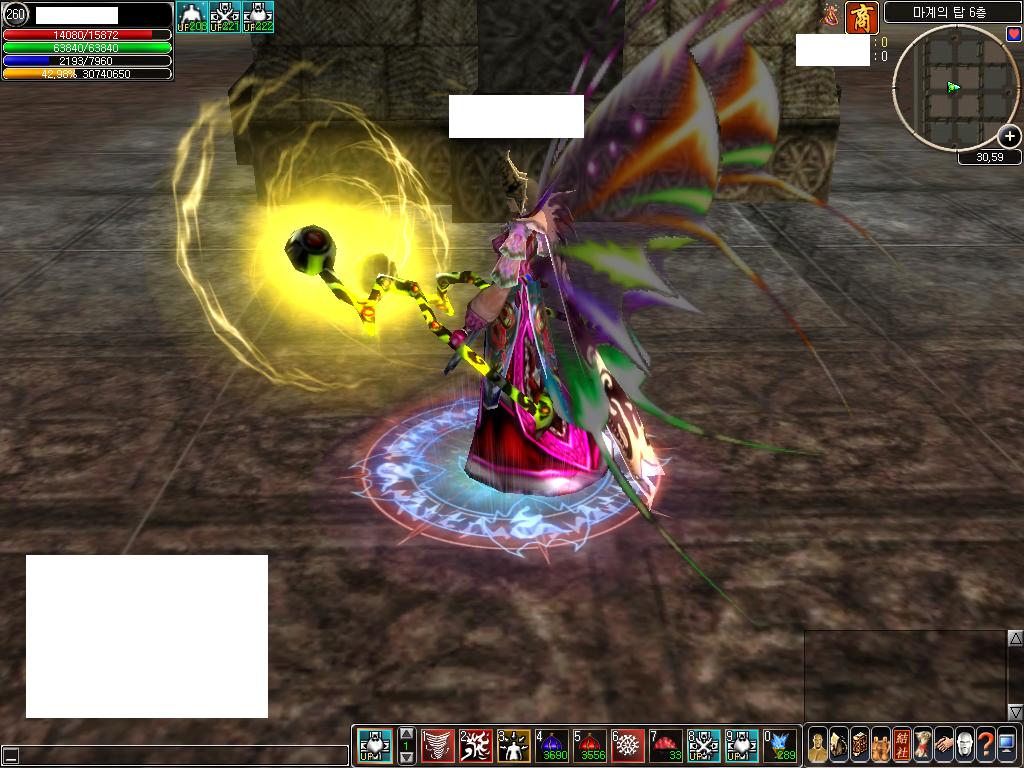Click the chat log scroll-up arrow

(1015, 638)
